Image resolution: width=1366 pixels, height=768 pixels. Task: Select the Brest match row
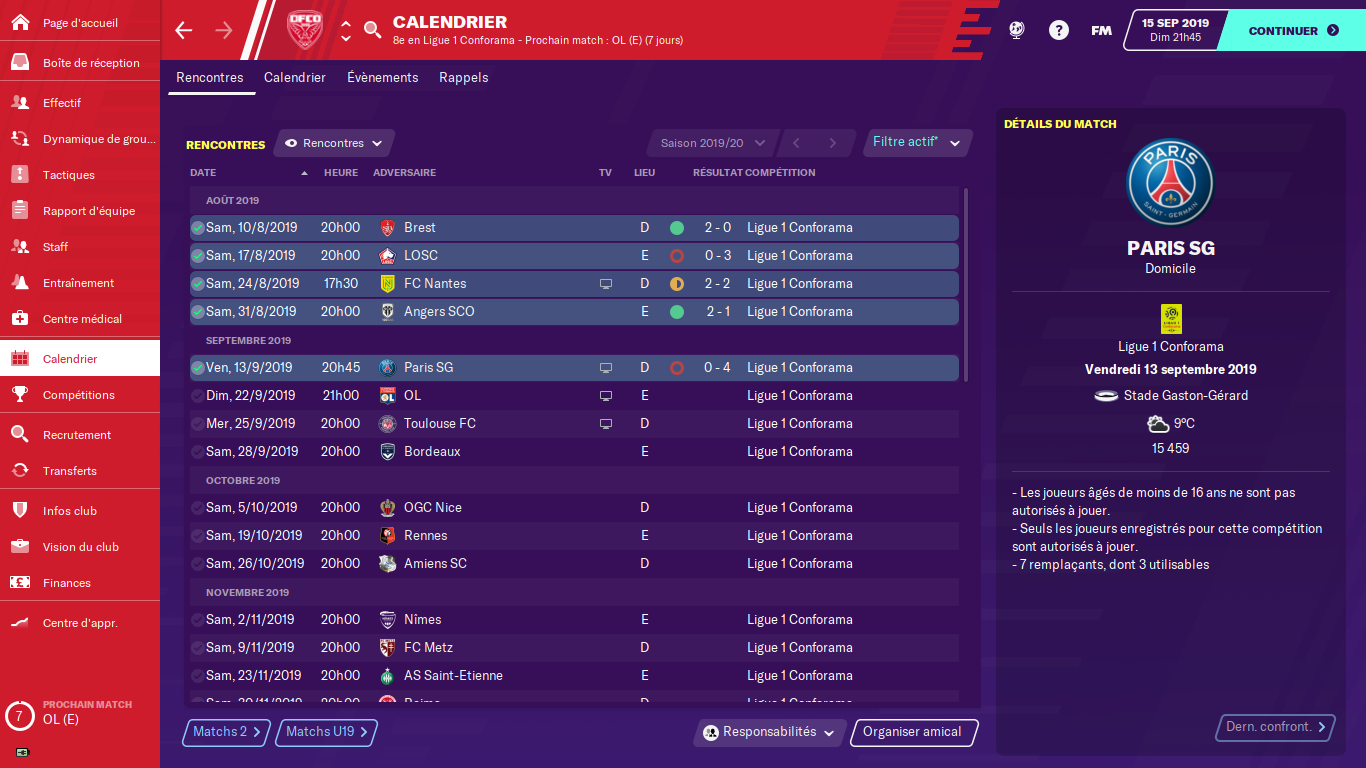tap(573, 228)
